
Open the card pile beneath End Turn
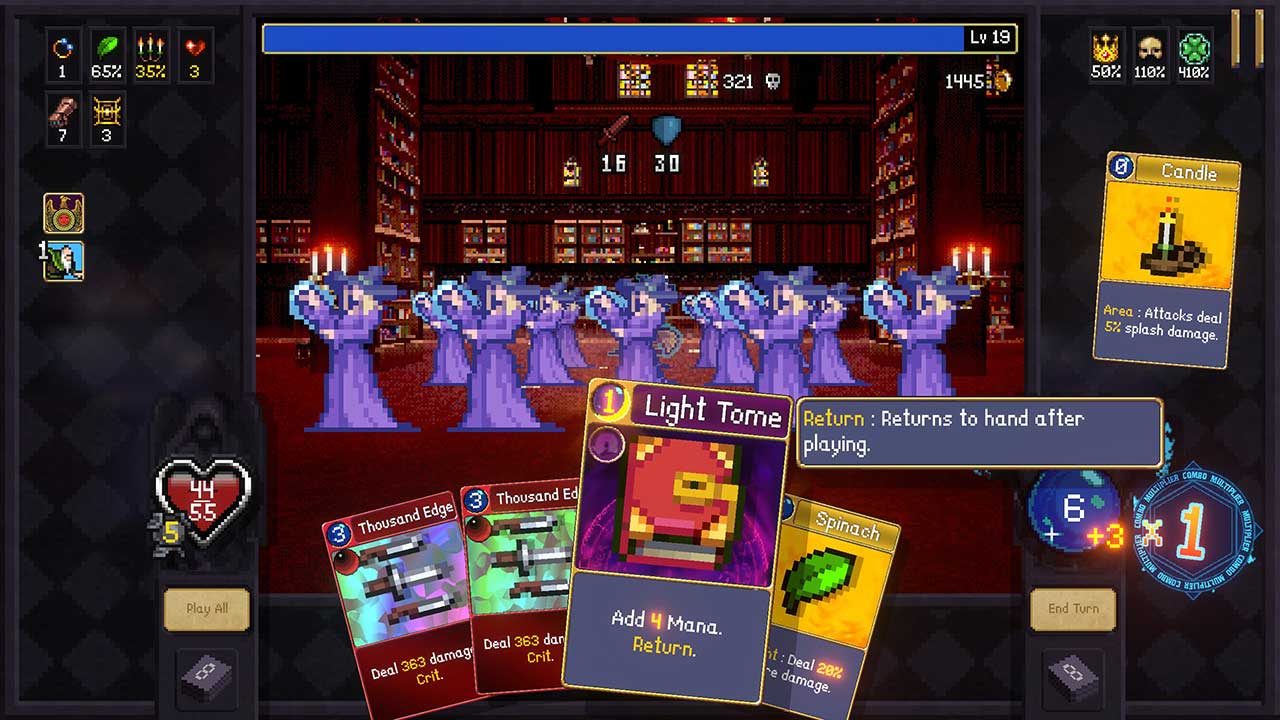coord(1073,676)
